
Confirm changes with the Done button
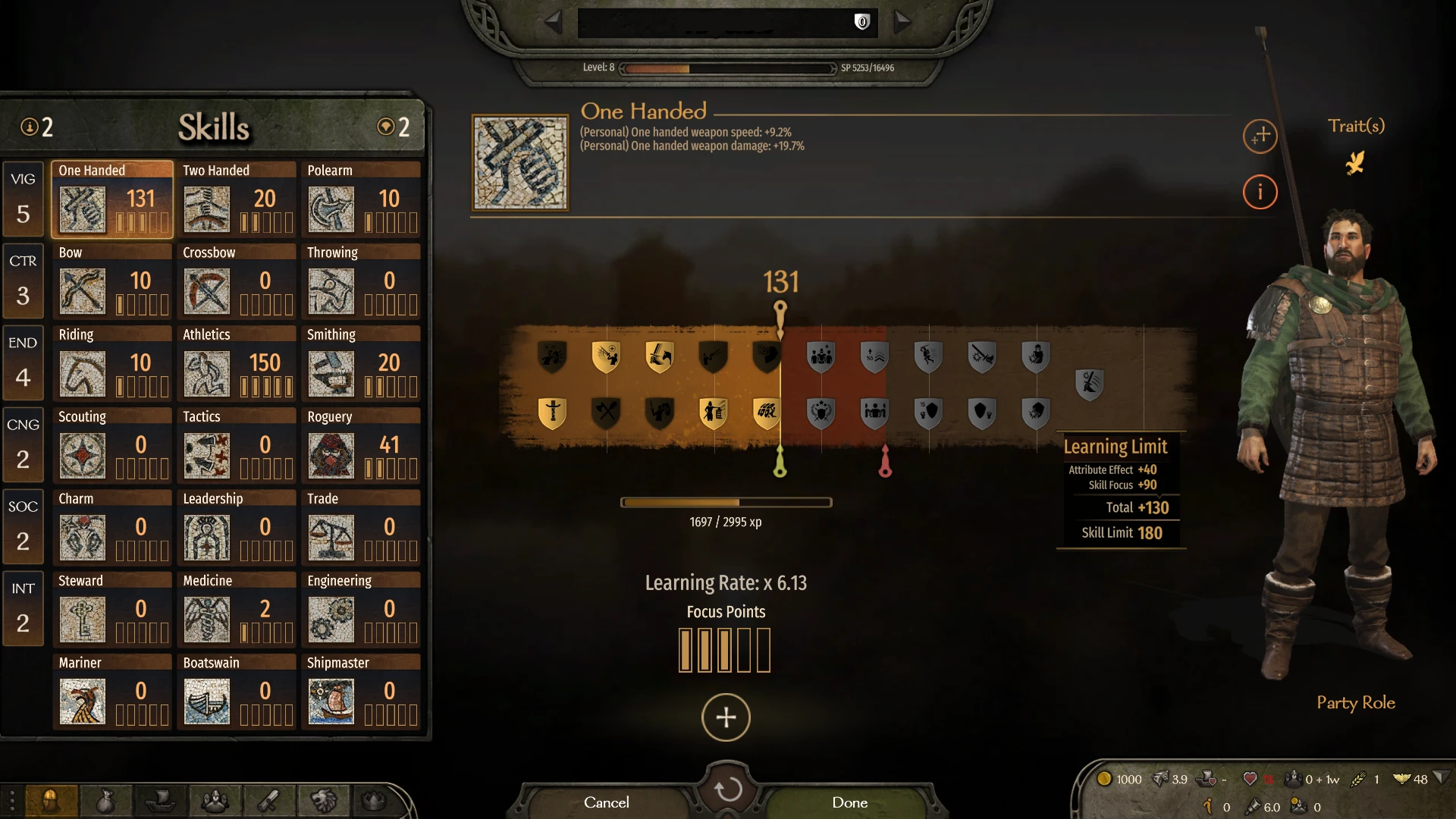[x=849, y=802]
